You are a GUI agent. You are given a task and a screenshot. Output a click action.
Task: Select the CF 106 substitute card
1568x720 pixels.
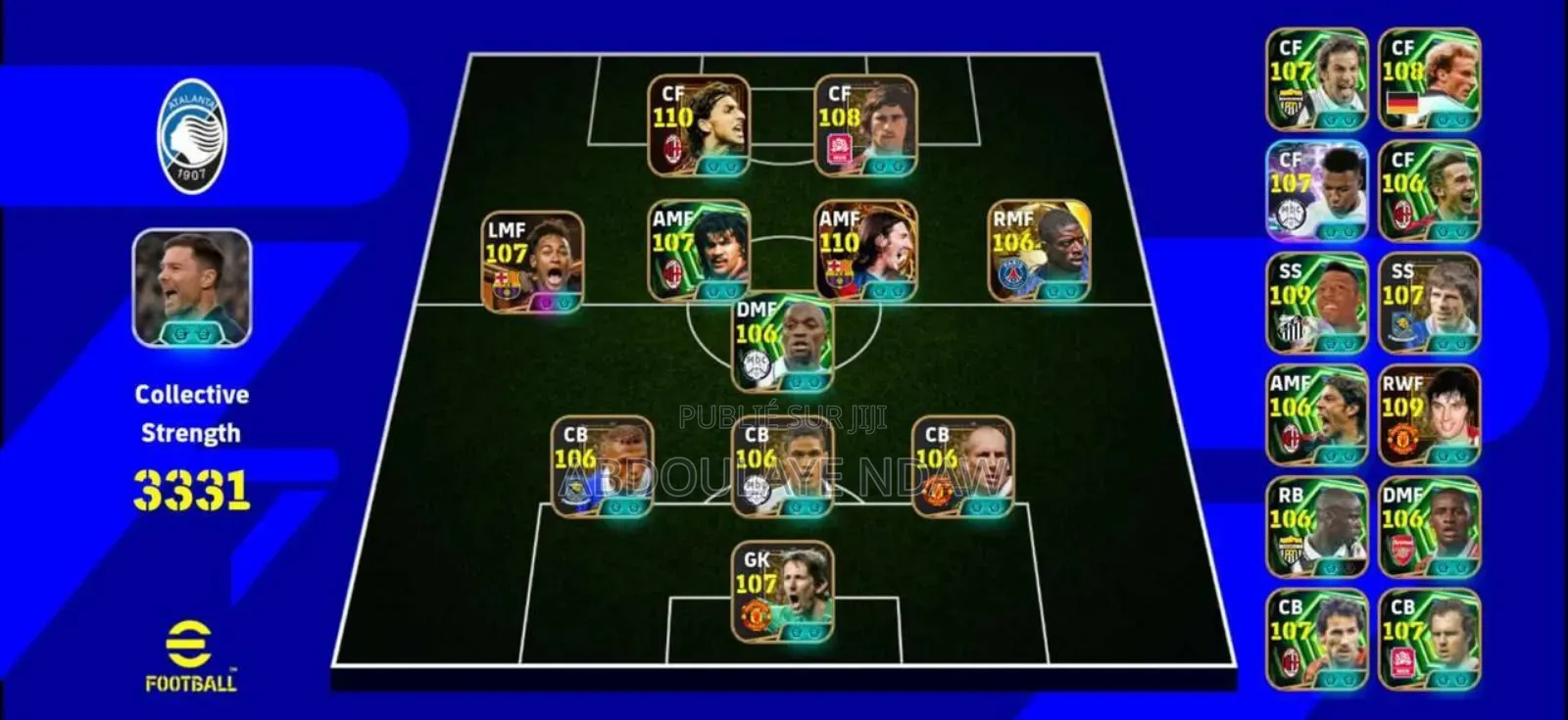1429,191
